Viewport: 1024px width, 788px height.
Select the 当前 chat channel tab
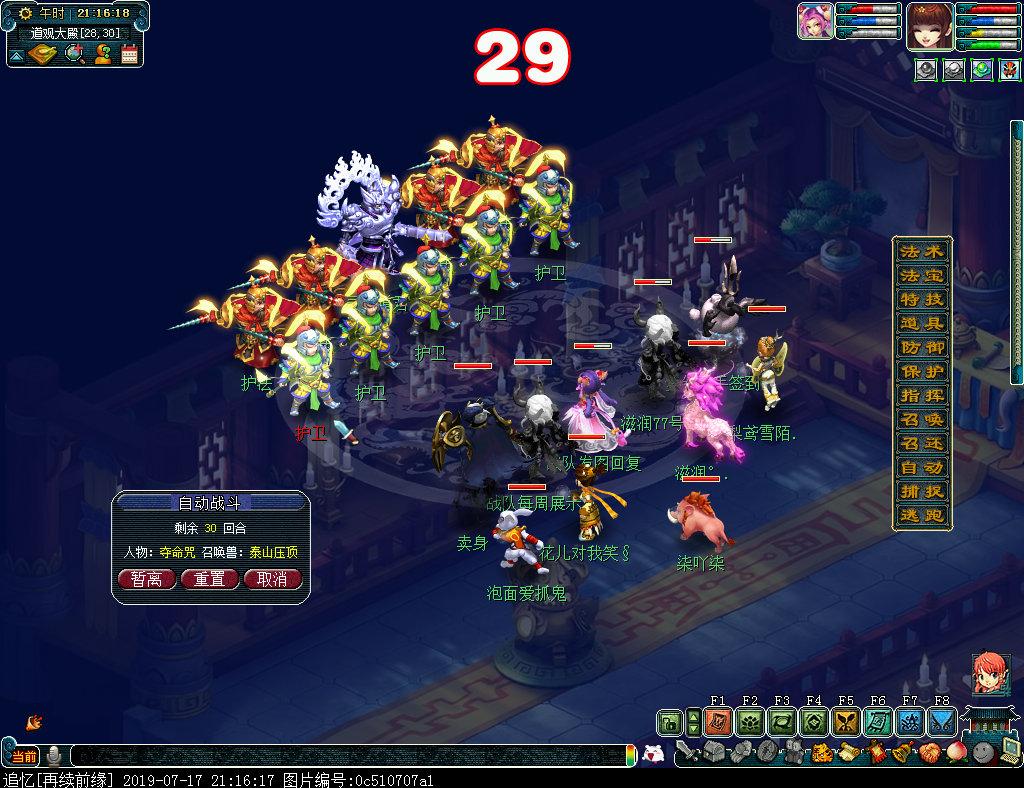(23, 756)
